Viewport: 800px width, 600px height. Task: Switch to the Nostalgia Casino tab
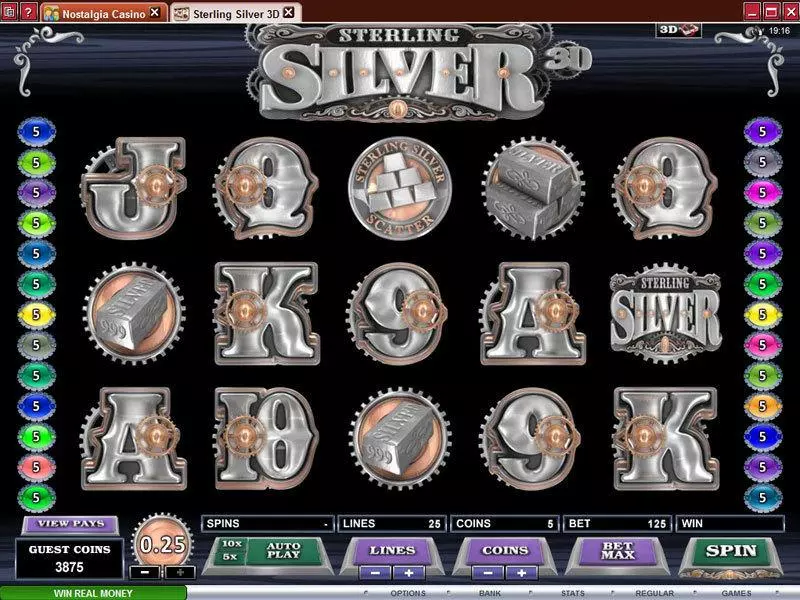coord(104,12)
